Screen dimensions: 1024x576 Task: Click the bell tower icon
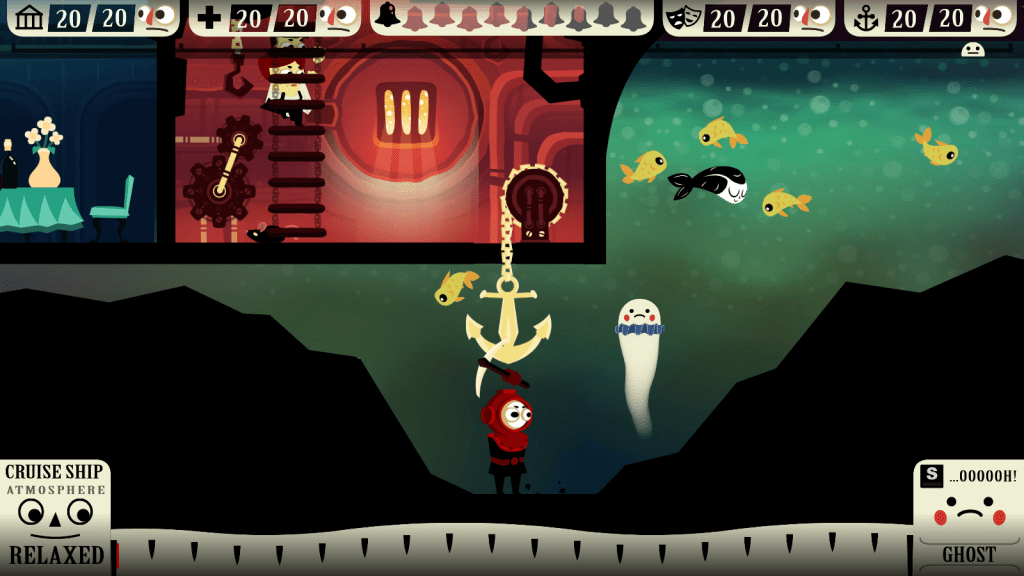(x=388, y=15)
